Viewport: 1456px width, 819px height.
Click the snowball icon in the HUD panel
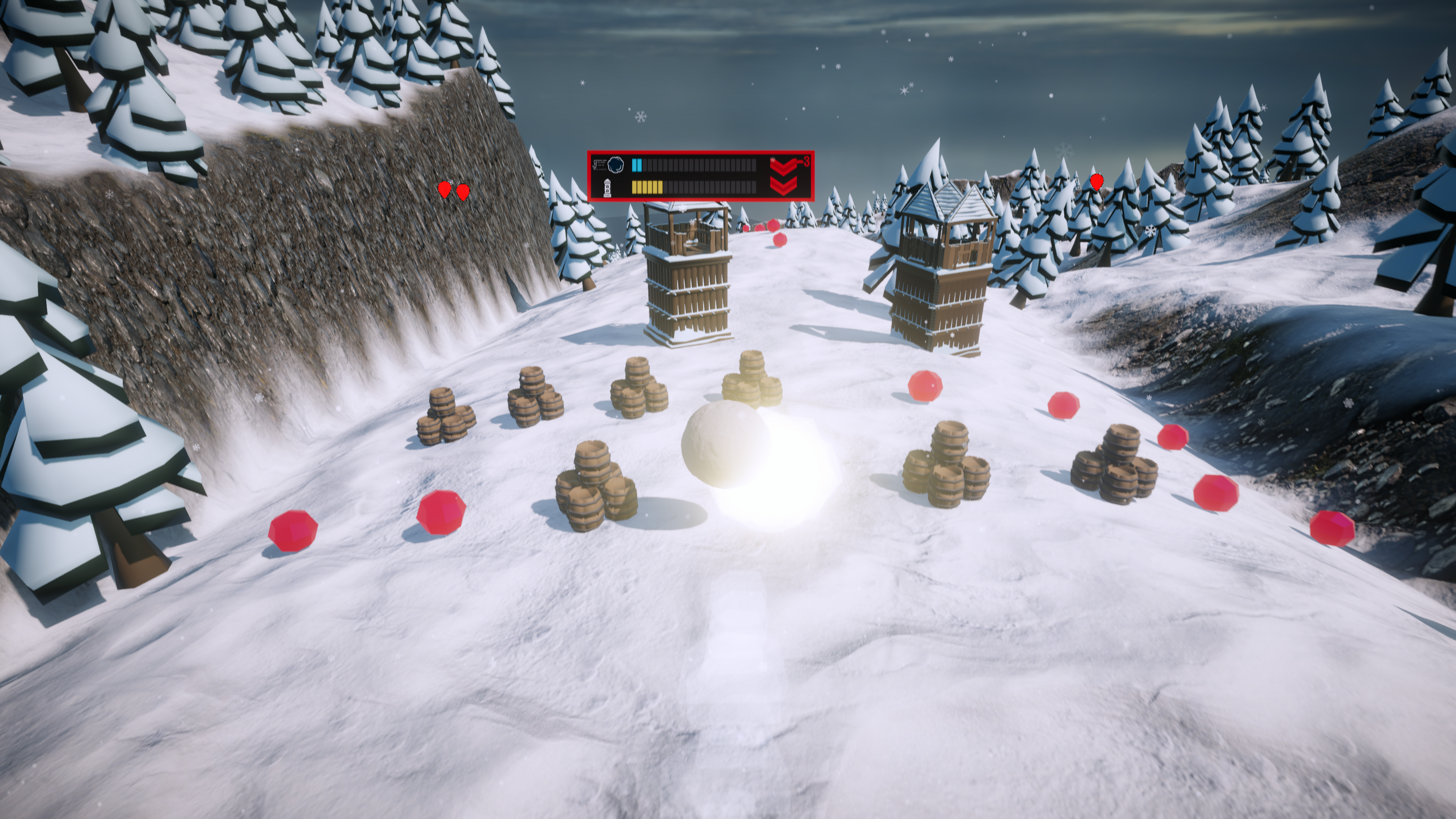(615, 165)
